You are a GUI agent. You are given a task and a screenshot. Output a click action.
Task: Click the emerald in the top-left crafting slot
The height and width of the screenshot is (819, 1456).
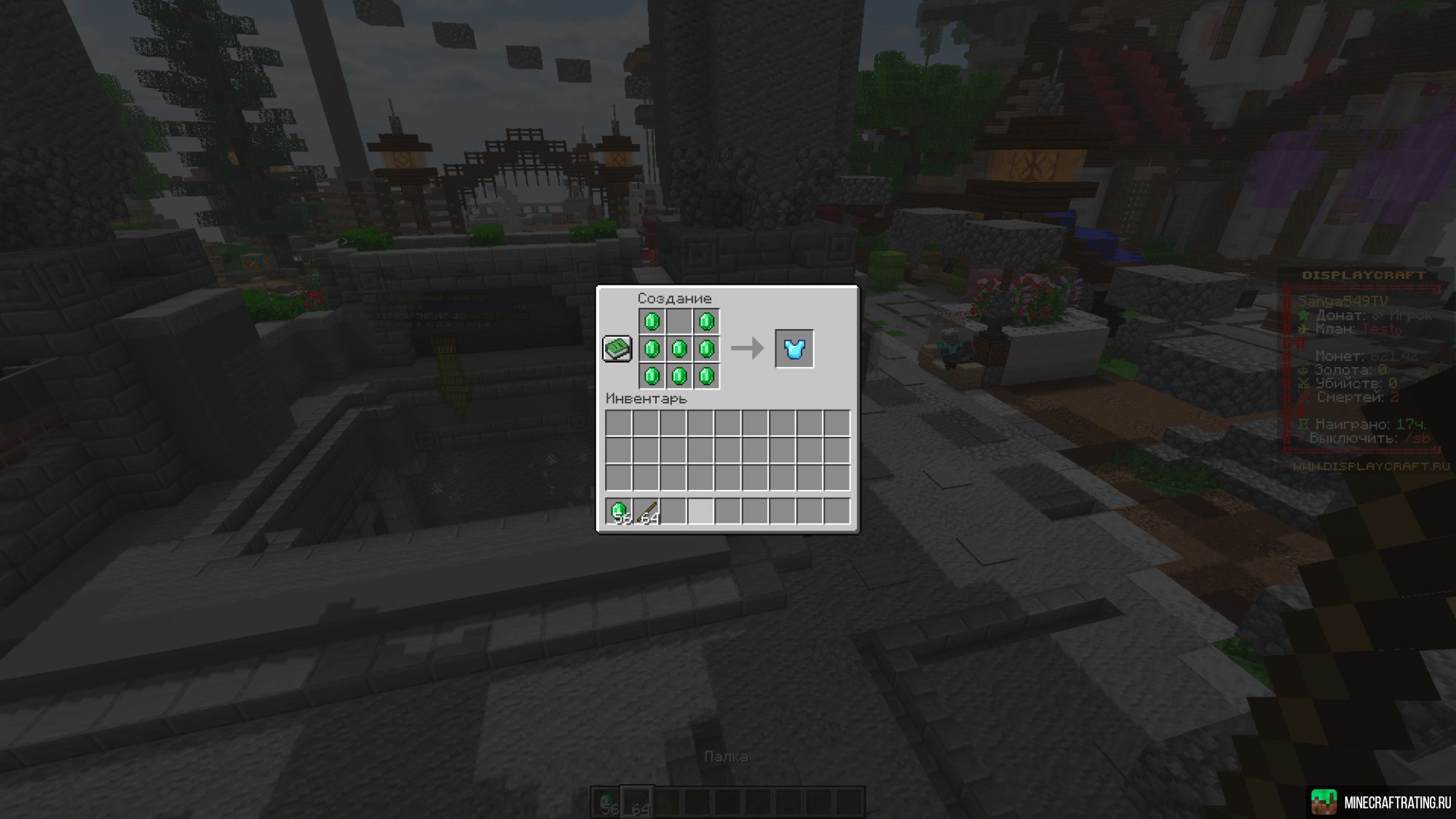(652, 322)
